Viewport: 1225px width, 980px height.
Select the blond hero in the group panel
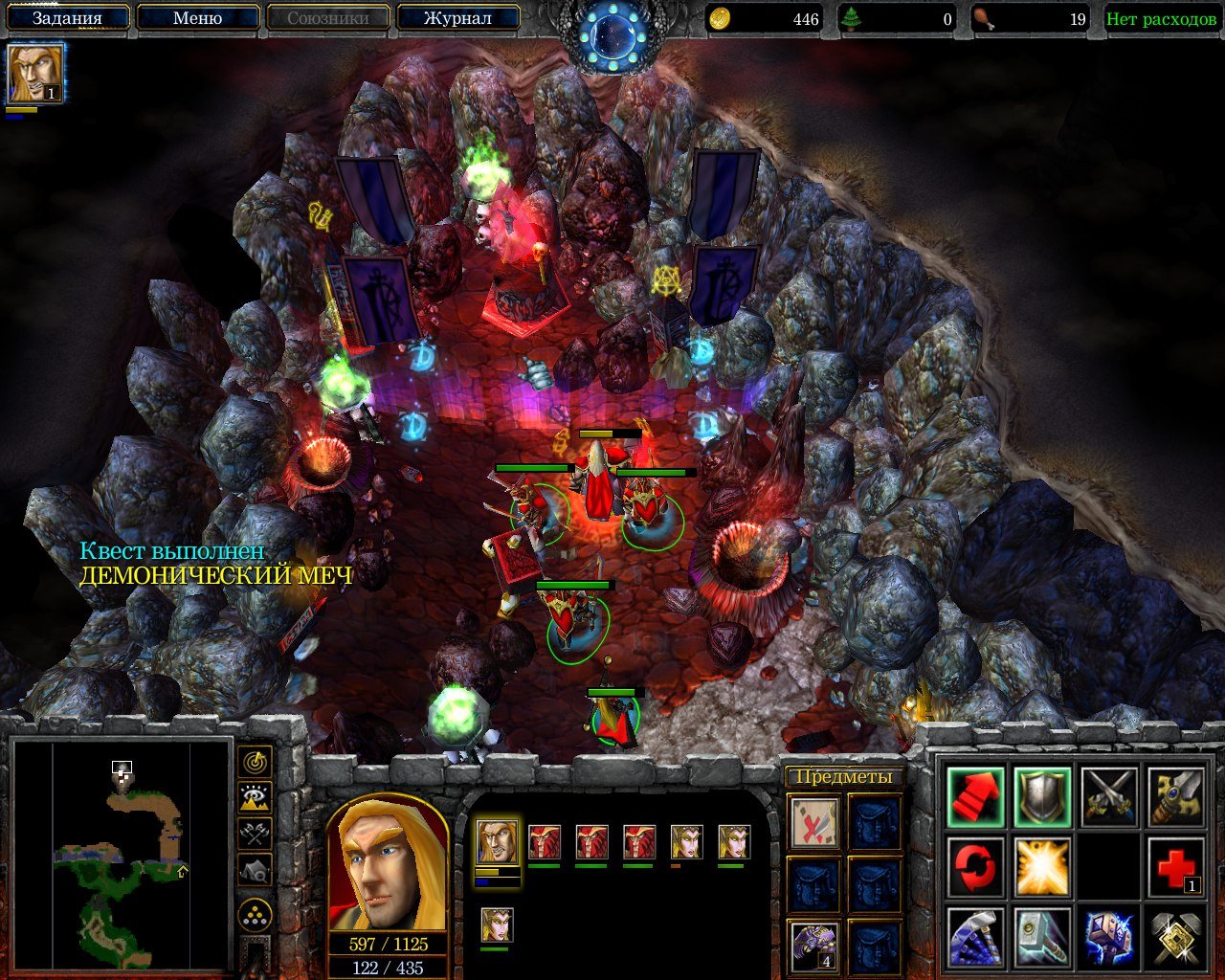tap(497, 842)
